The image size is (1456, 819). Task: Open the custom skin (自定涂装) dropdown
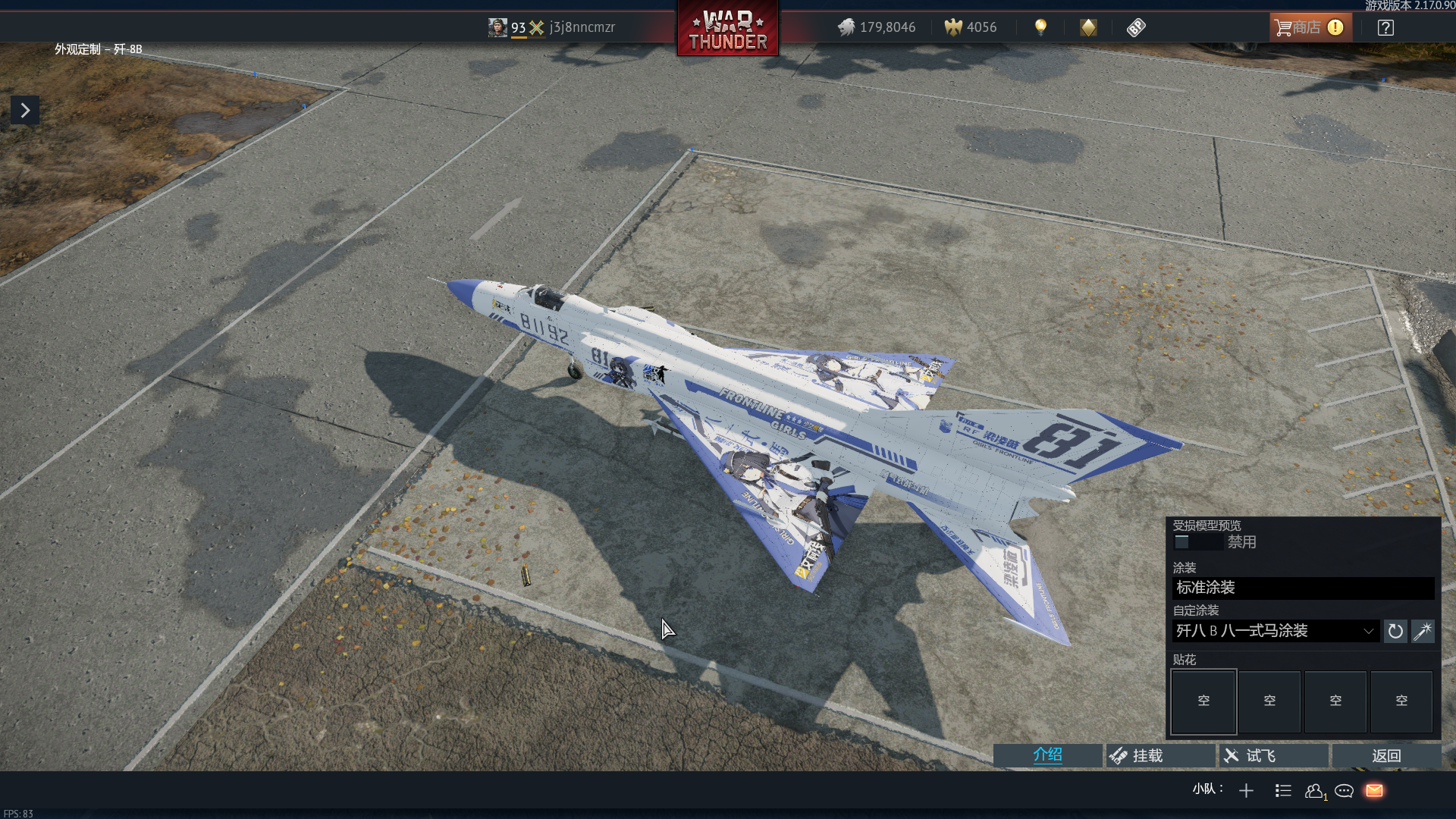click(1276, 631)
